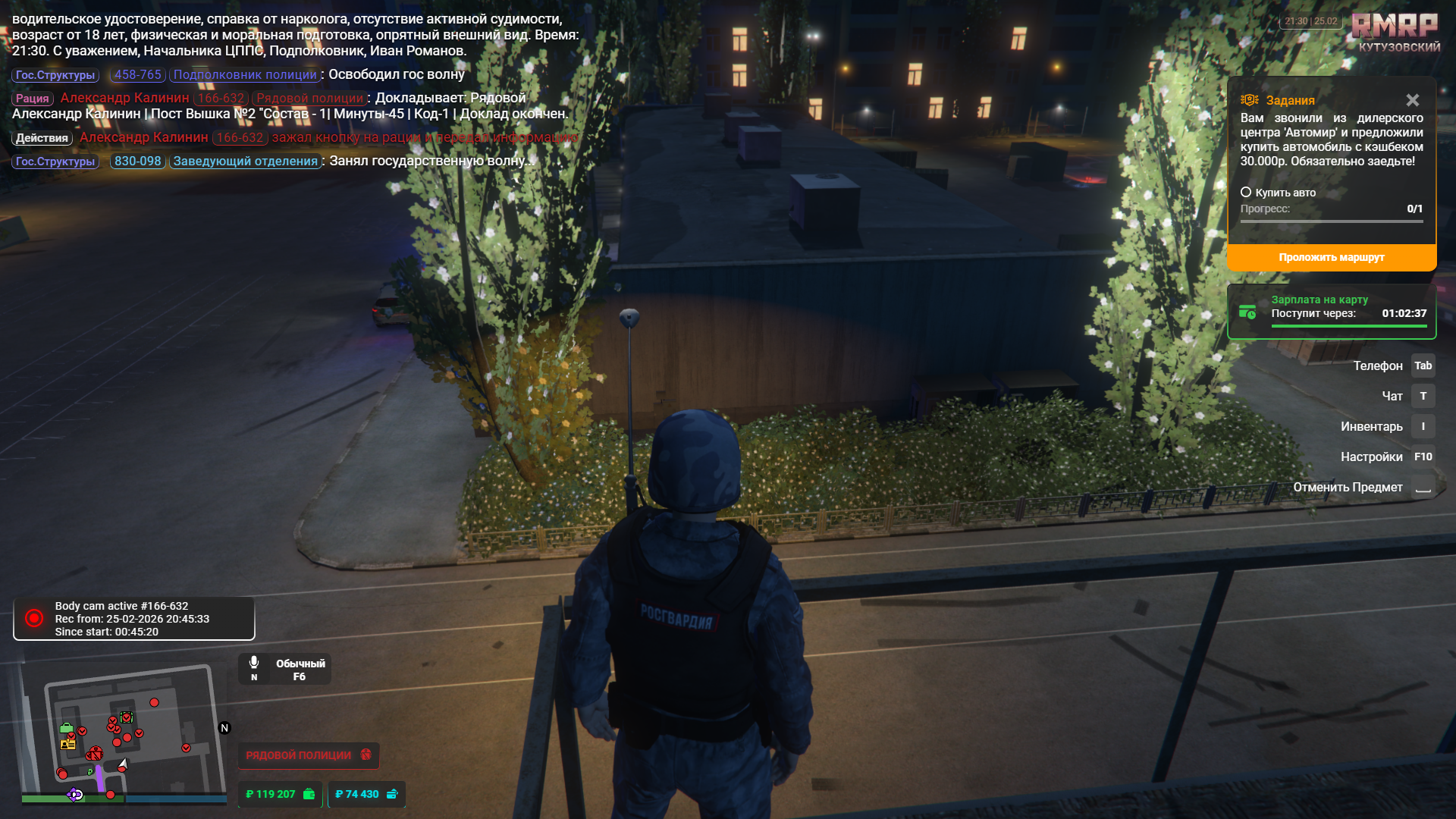The image size is (1456, 819).
Task: Show the cash balance 119 207
Action: point(279,794)
